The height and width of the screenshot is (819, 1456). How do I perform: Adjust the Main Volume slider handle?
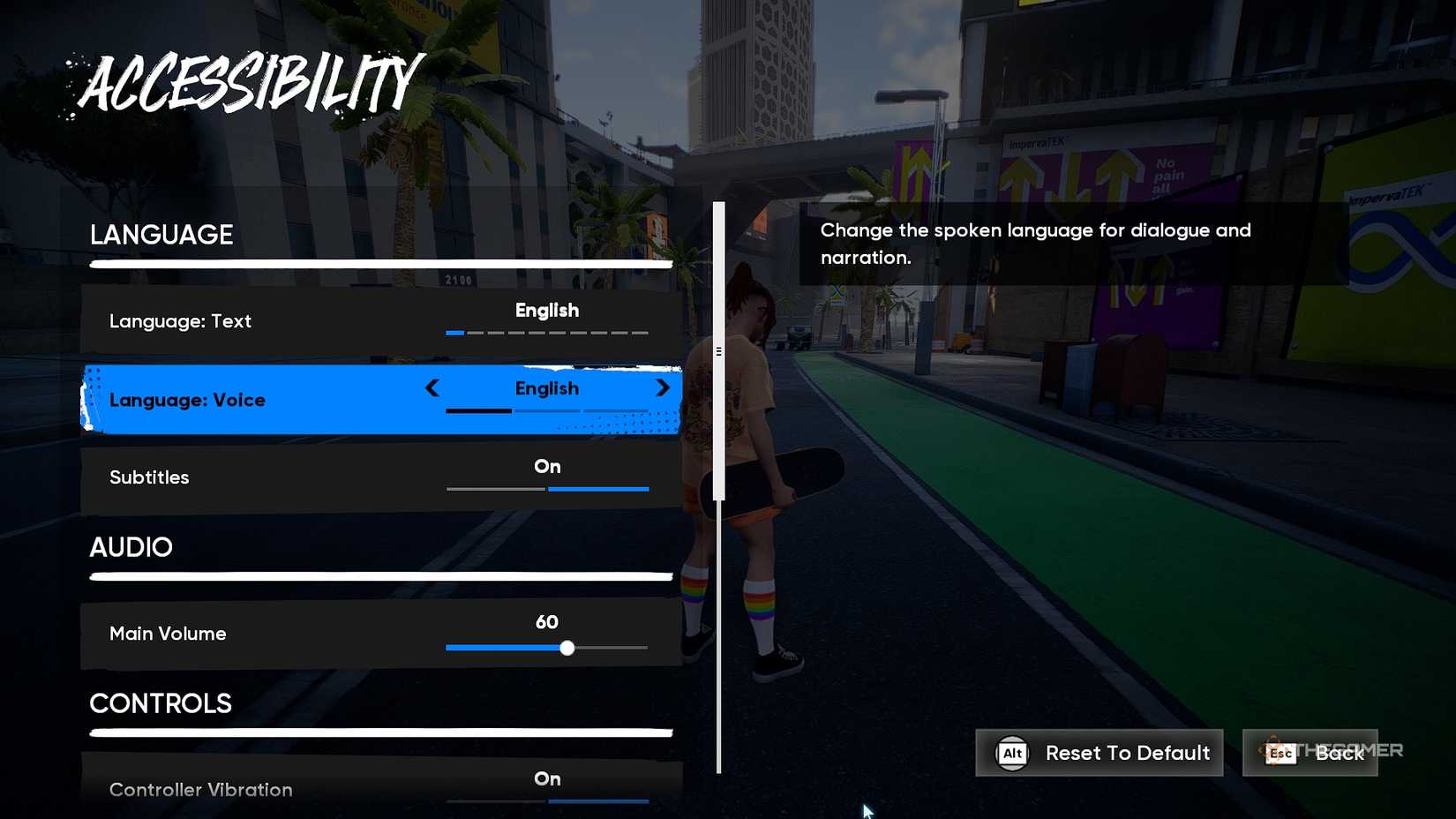click(x=567, y=649)
